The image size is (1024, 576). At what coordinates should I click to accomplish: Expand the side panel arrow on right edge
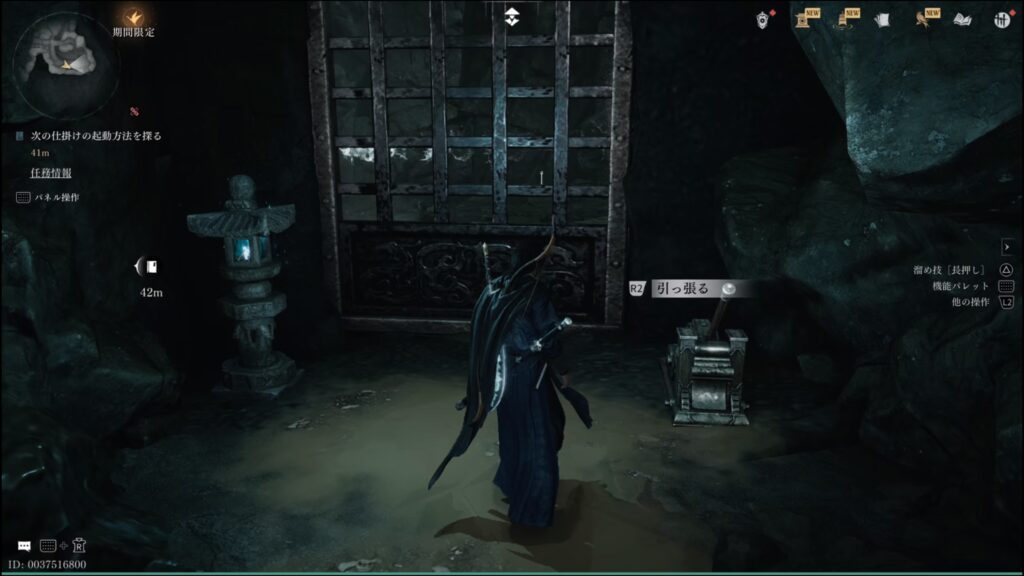click(1007, 247)
